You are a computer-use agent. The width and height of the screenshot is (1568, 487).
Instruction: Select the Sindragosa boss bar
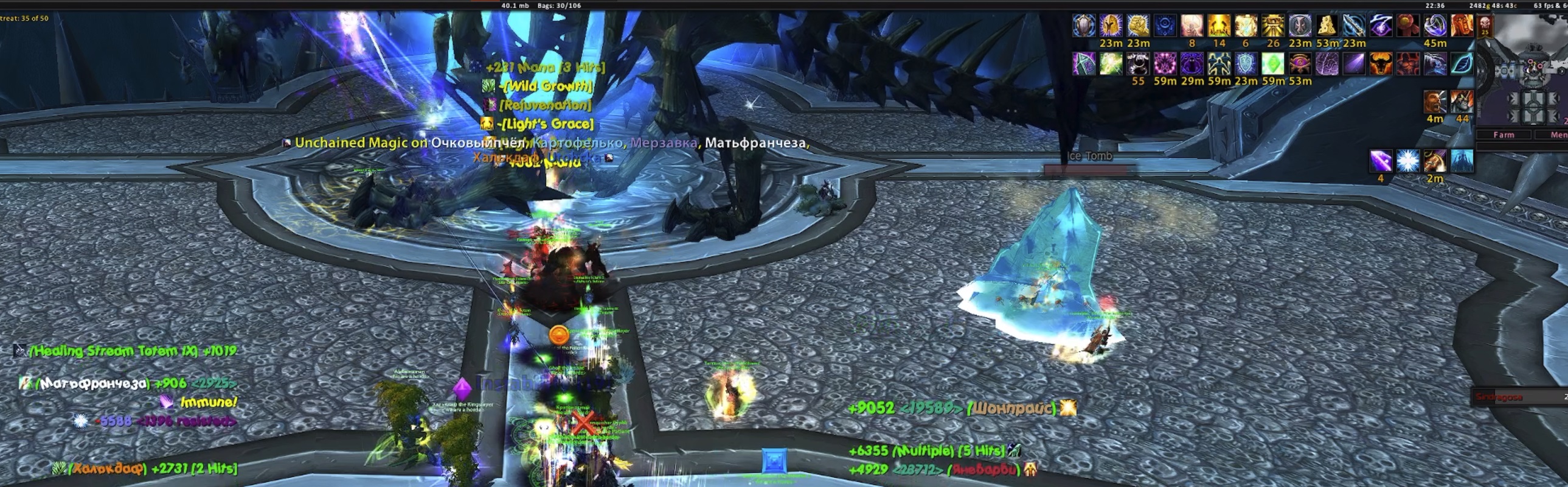(1519, 397)
